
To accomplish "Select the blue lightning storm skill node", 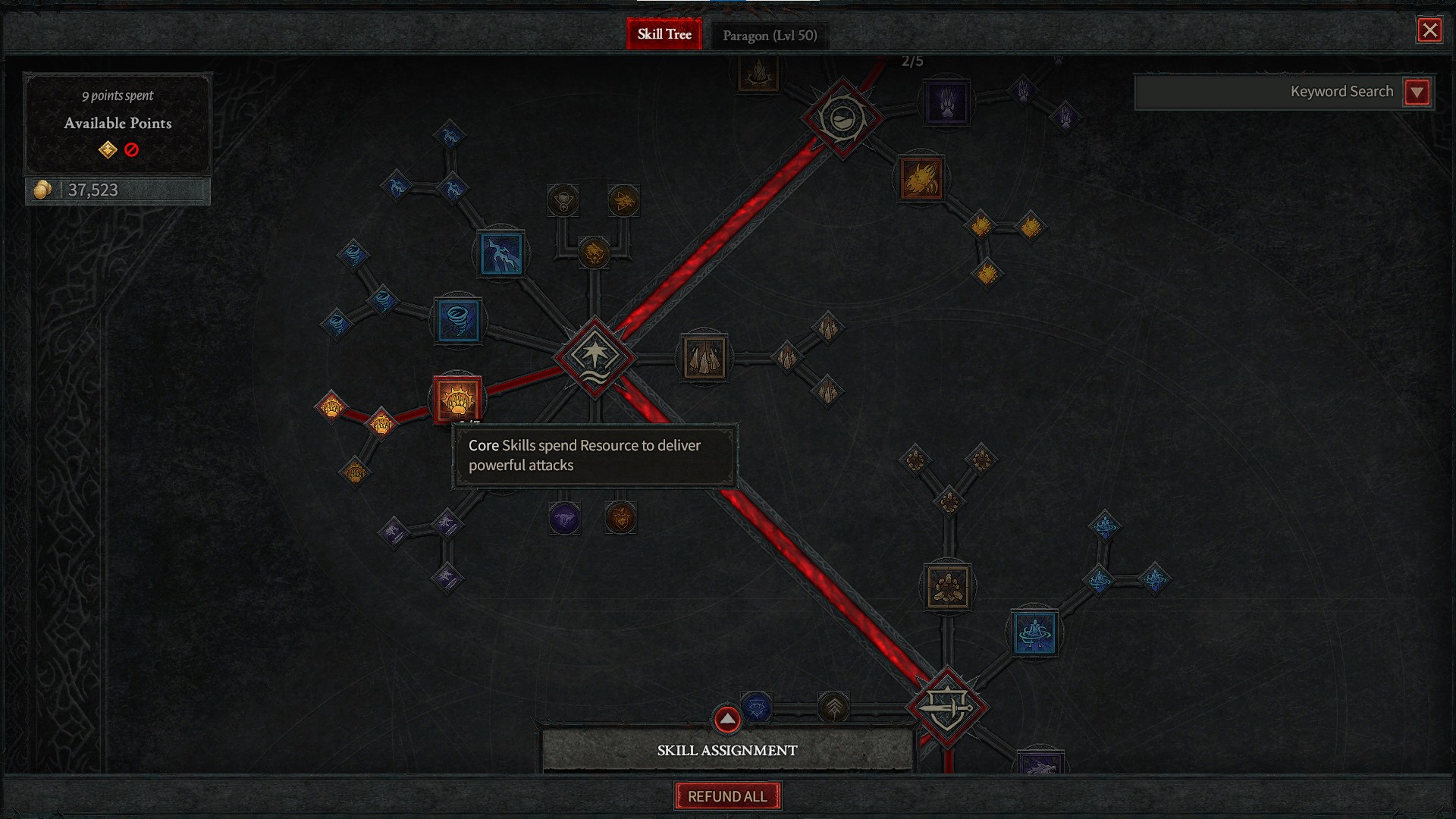I will coord(500,253).
